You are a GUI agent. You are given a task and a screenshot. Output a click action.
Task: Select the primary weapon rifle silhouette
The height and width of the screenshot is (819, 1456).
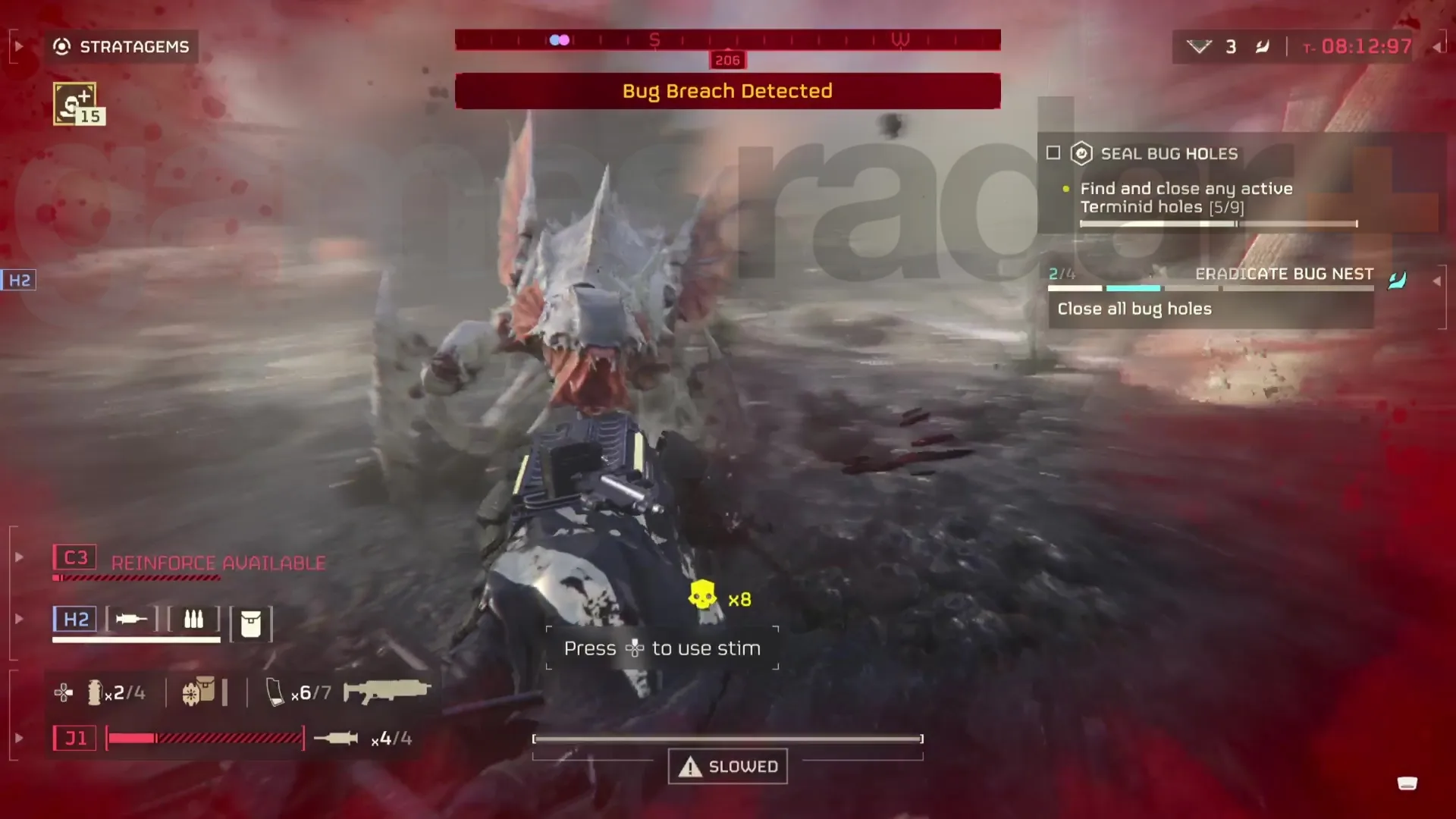point(387,691)
